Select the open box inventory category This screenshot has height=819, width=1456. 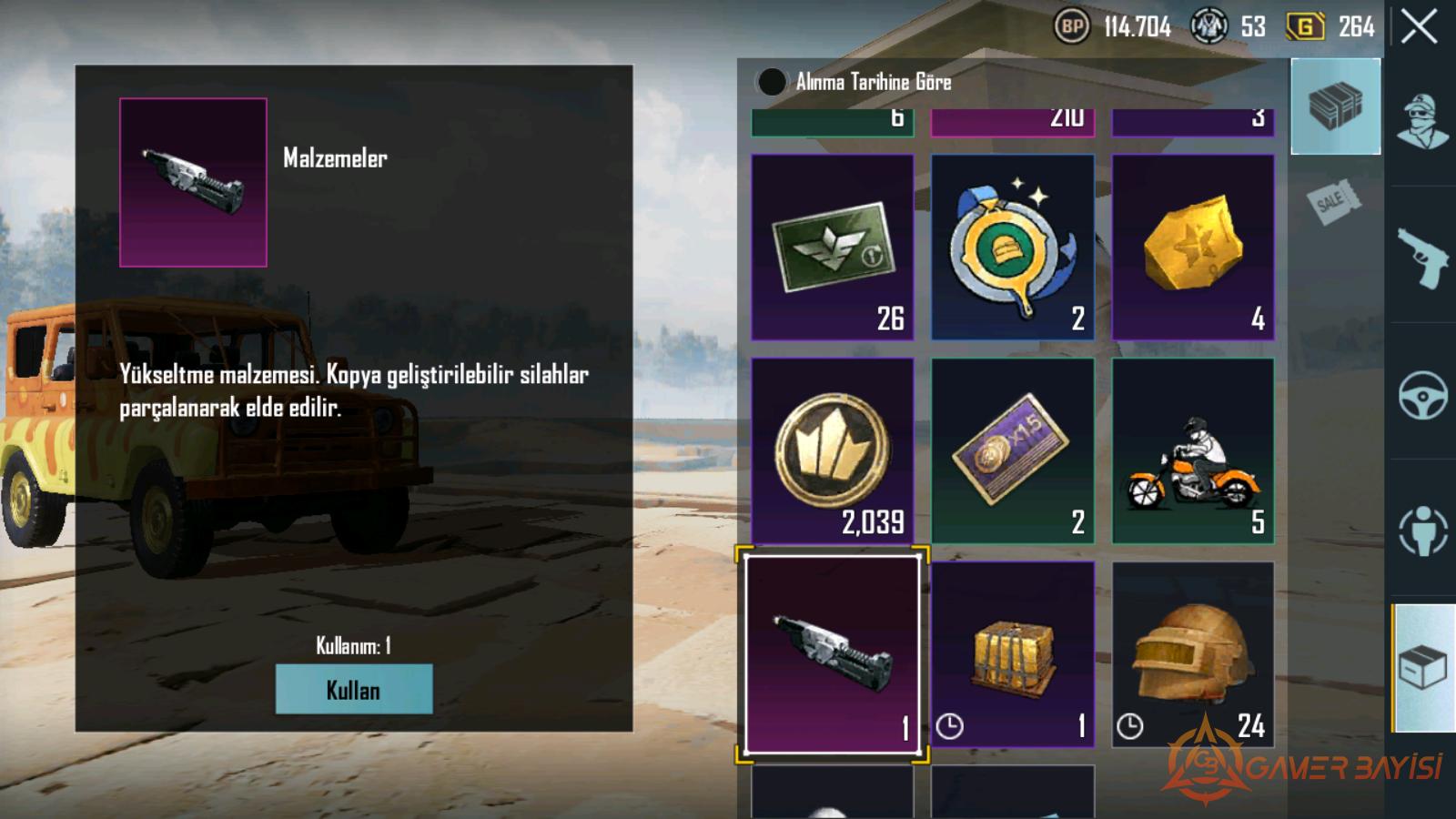tap(1422, 668)
